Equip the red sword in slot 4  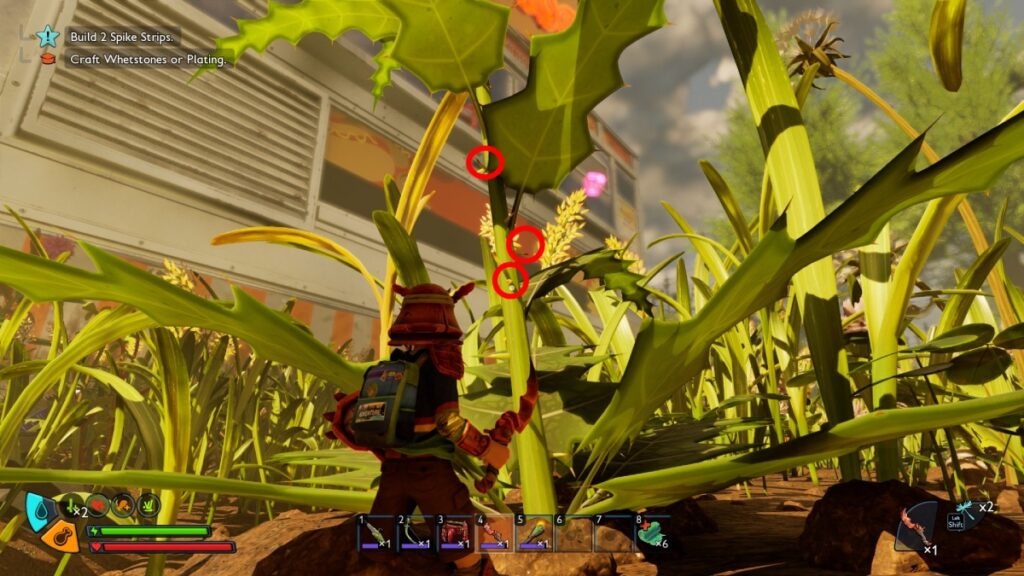[x=494, y=533]
